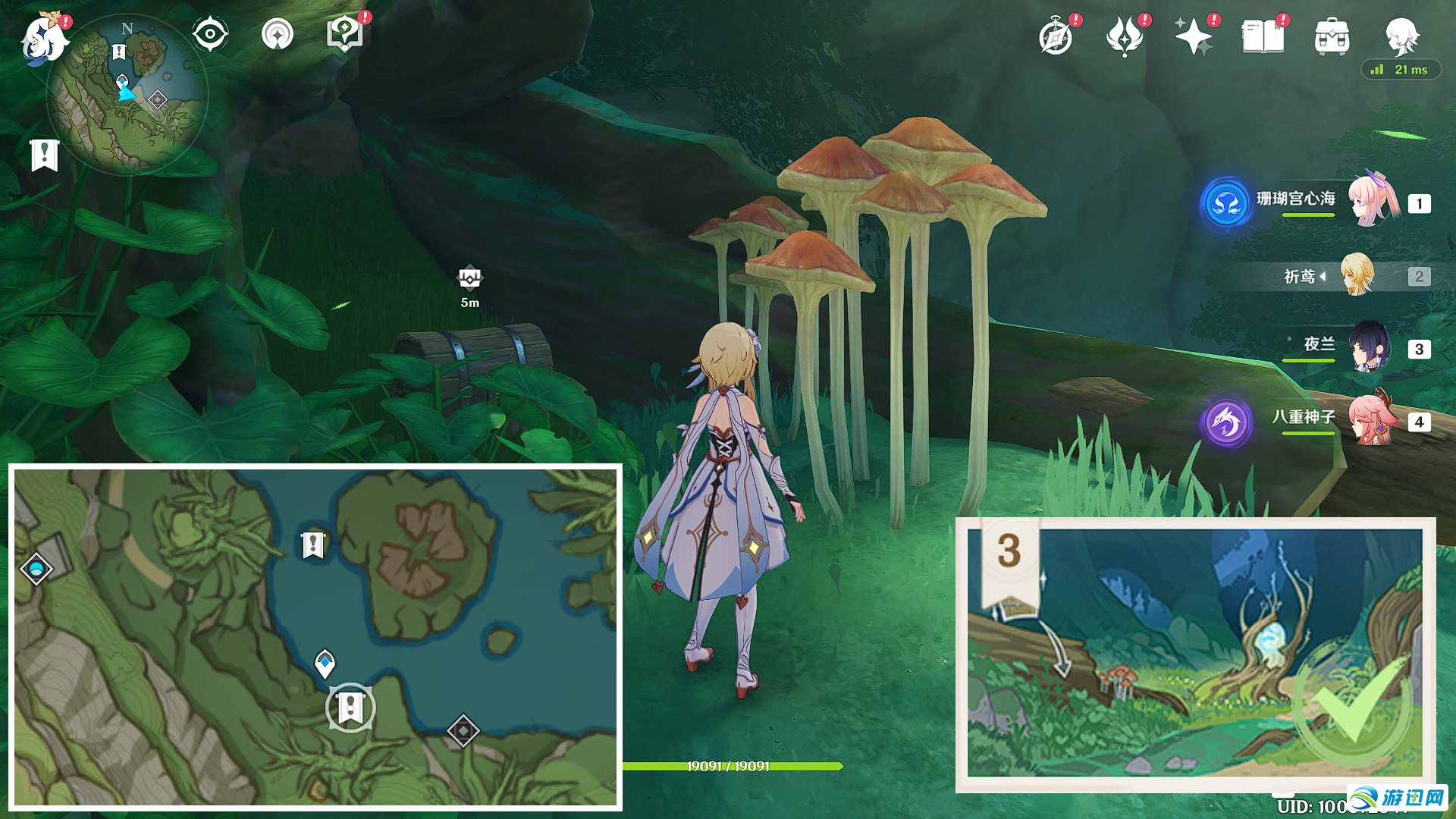Open the character profile head icon
Viewport: 1456px width, 819px height.
(x=1401, y=36)
